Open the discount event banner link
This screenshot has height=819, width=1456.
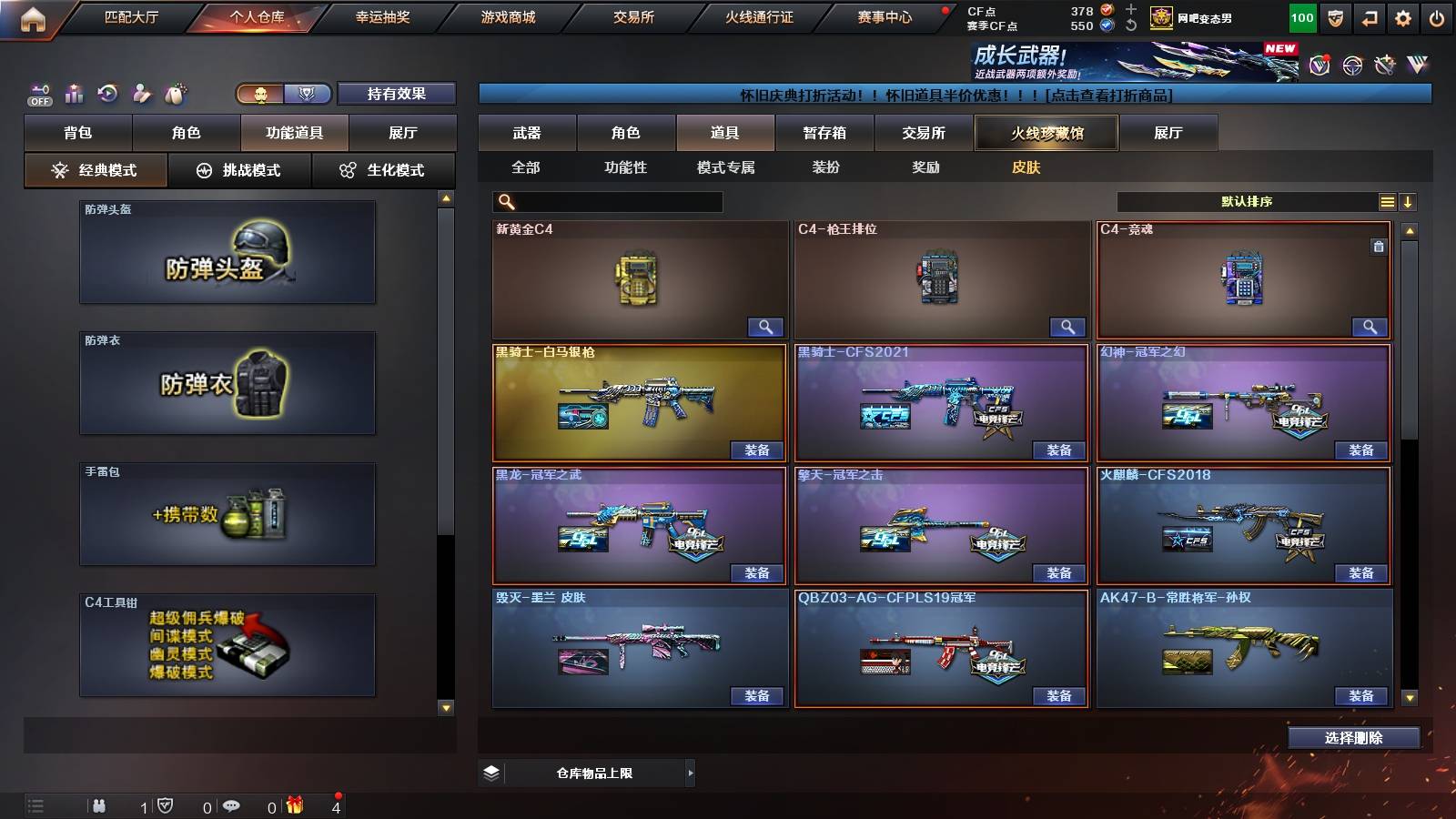click(955, 95)
